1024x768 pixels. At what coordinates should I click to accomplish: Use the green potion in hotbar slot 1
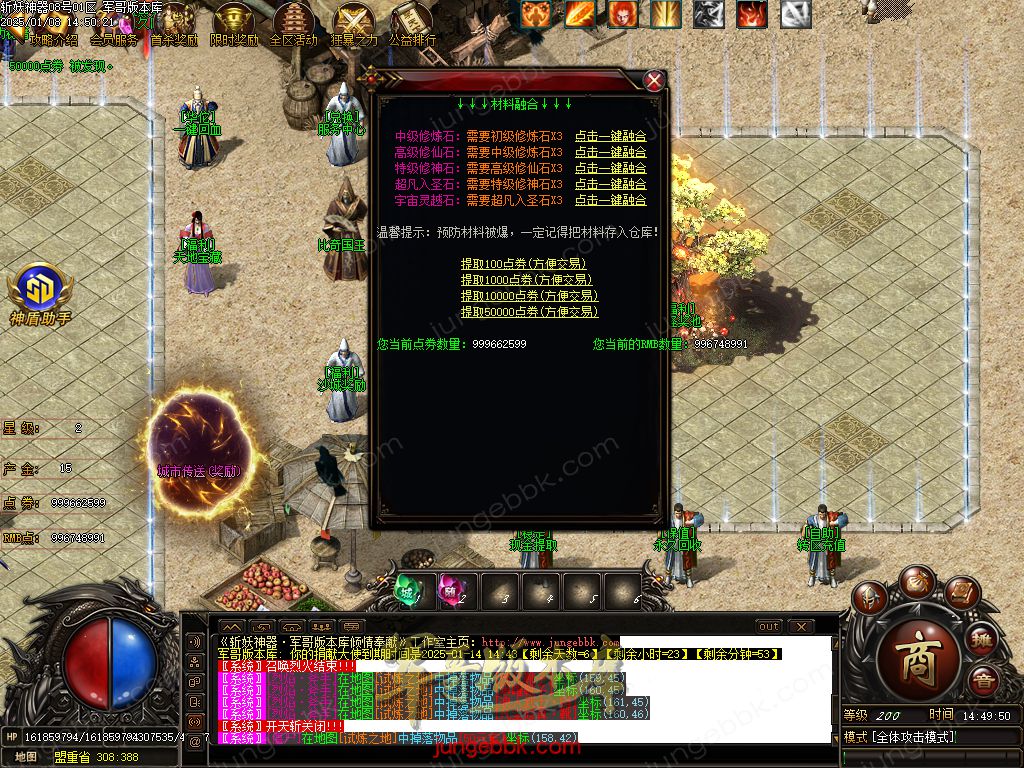[411, 590]
